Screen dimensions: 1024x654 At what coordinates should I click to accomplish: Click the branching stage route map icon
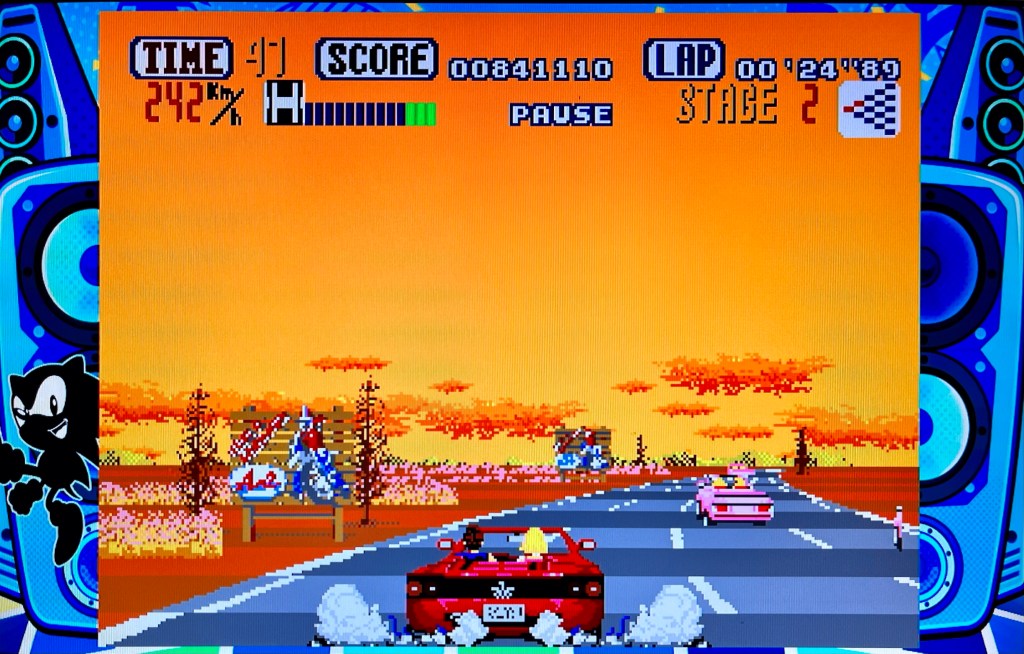pyautogui.click(x=868, y=110)
